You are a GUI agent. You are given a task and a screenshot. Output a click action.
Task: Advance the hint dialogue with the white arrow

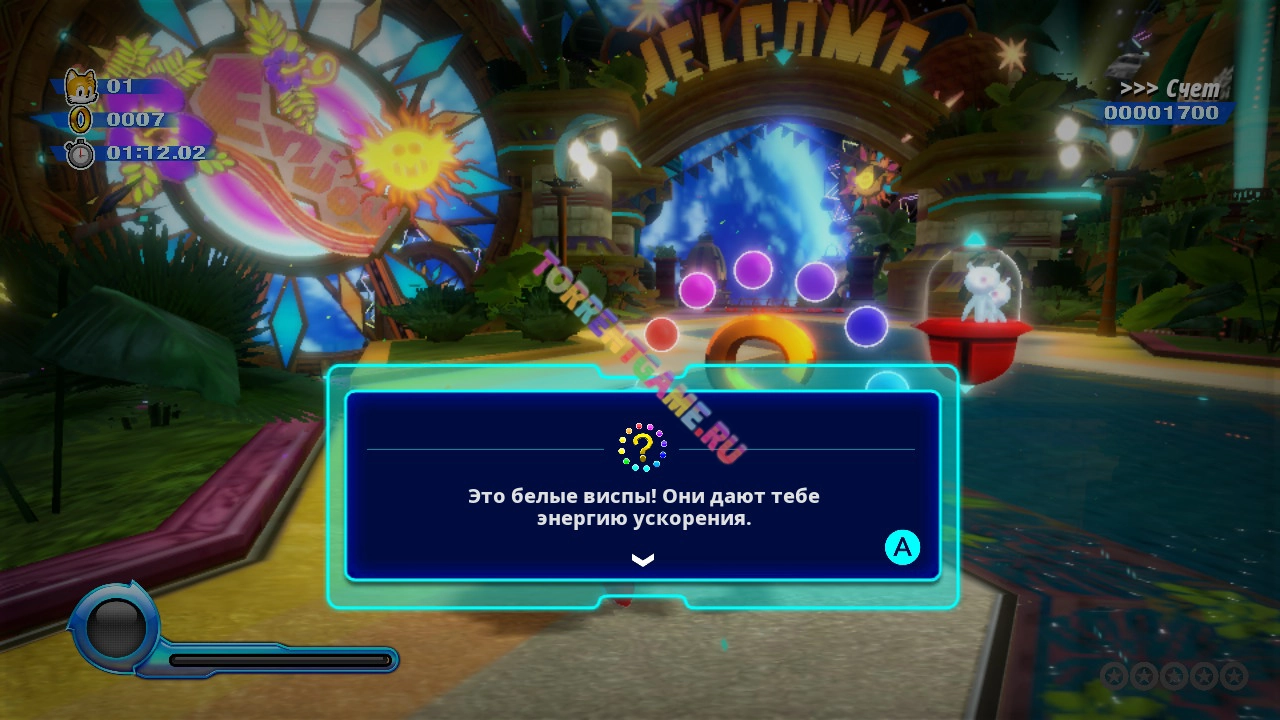[x=642, y=560]
